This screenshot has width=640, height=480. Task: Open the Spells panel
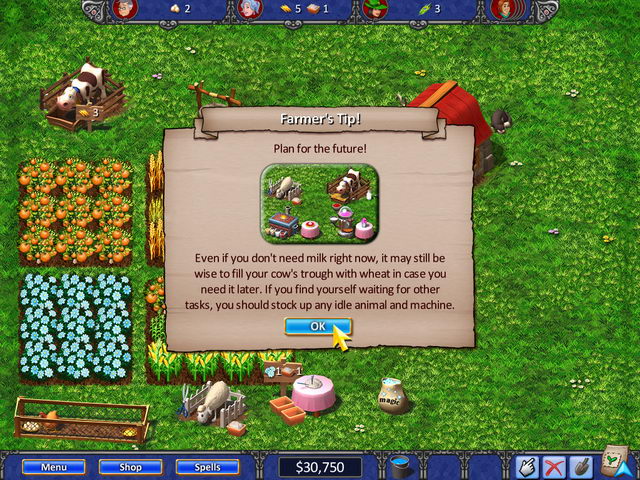pyautogui.click(x=208, y=467)
